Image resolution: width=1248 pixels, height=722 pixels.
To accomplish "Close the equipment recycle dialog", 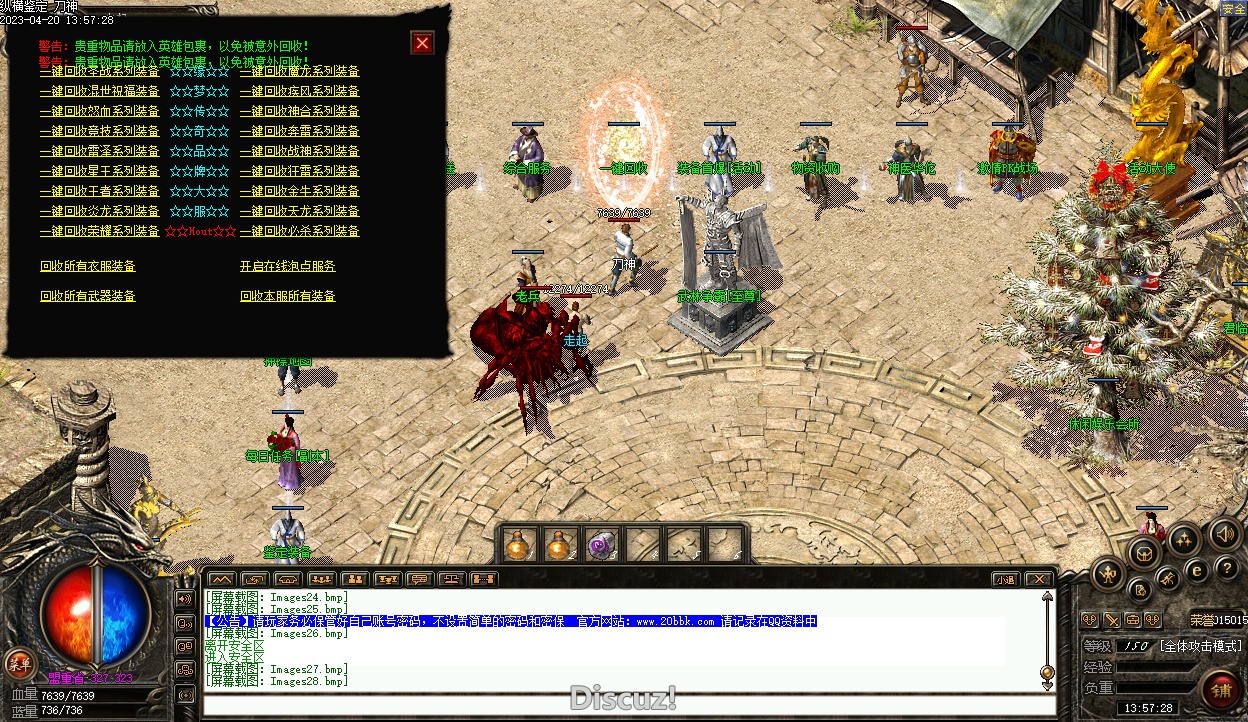I will click(422, 43).
